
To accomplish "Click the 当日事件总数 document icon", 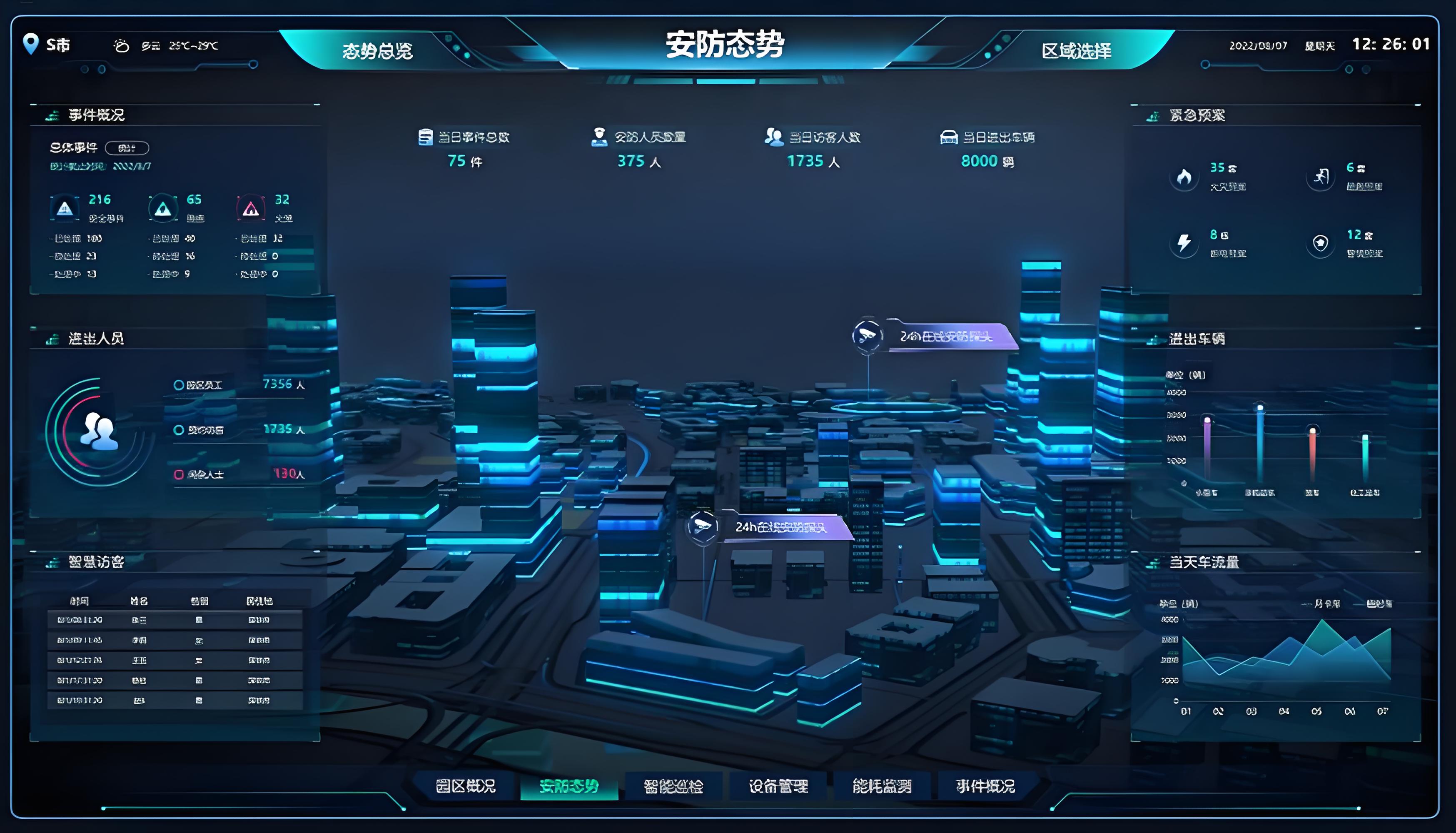I will click(x=426, y=137).
